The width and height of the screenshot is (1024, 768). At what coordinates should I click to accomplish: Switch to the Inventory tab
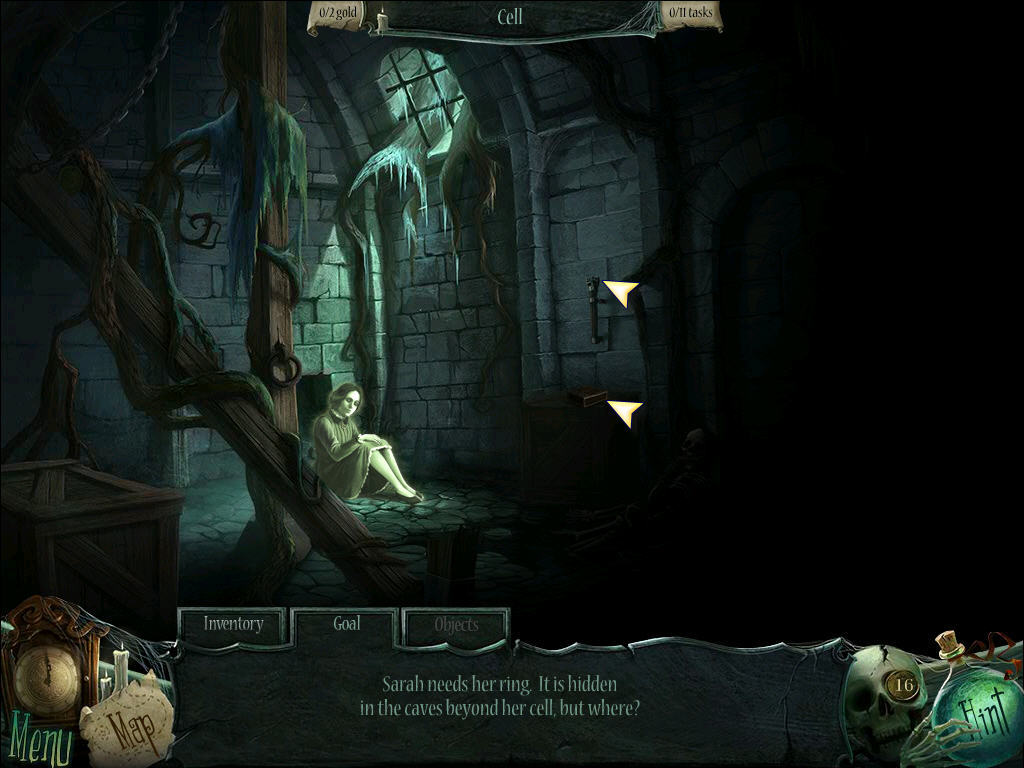pyautogui.click(x=233, y=625)
